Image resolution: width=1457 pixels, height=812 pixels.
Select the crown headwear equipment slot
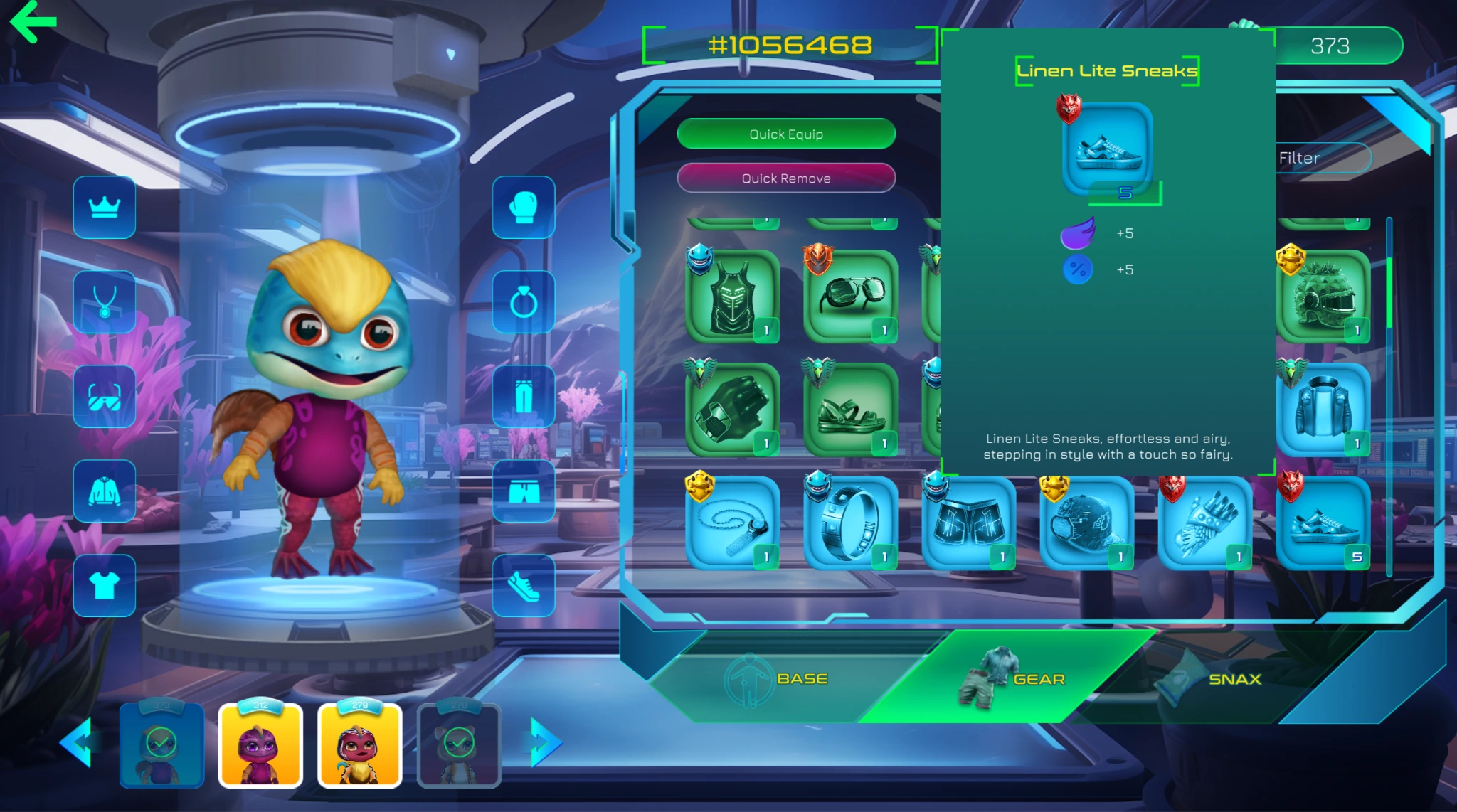pyautogui.click(x=105, y=207)
